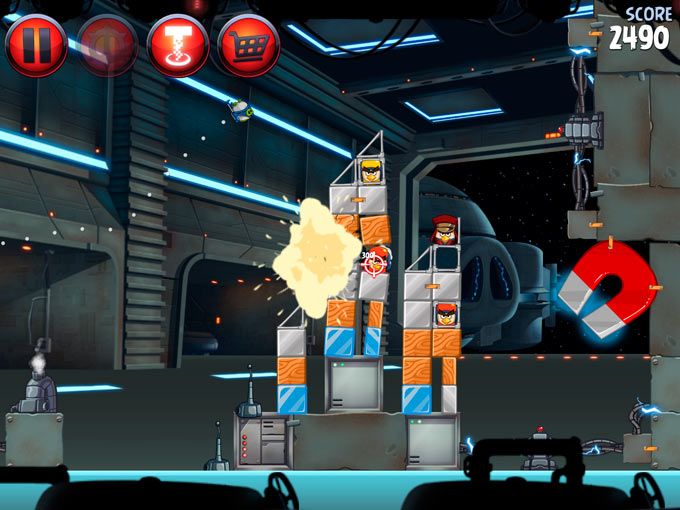The image size is (680, 510).
Task: Activate the Telepods teleport button
Action: click(x=178, y=45)
